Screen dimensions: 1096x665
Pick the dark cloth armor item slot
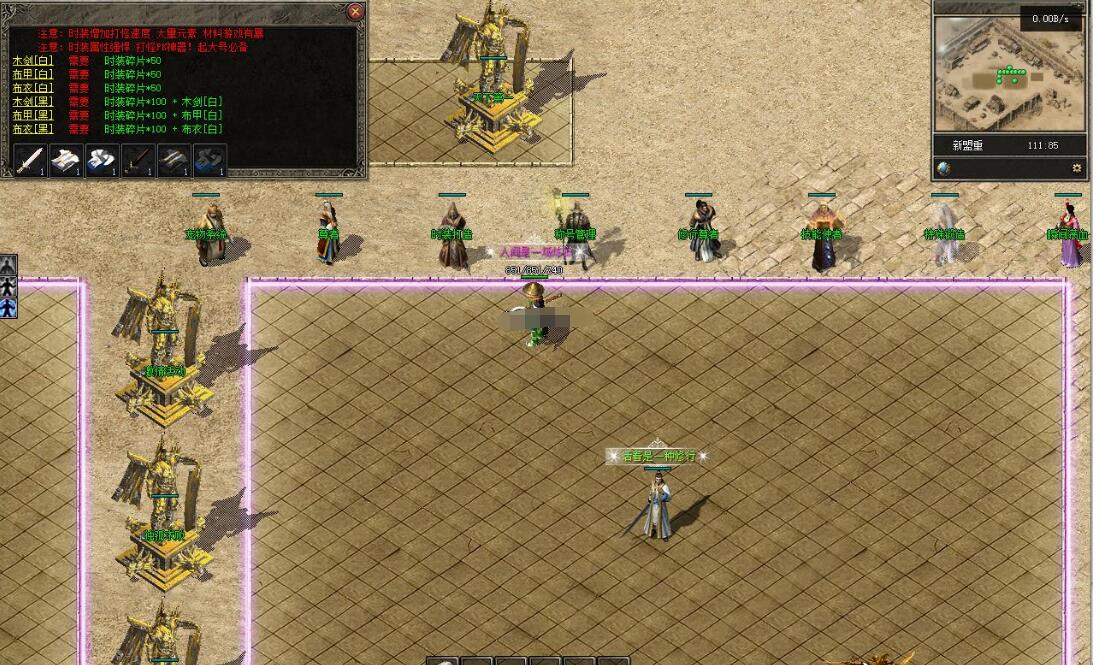[x=174, y=160]
